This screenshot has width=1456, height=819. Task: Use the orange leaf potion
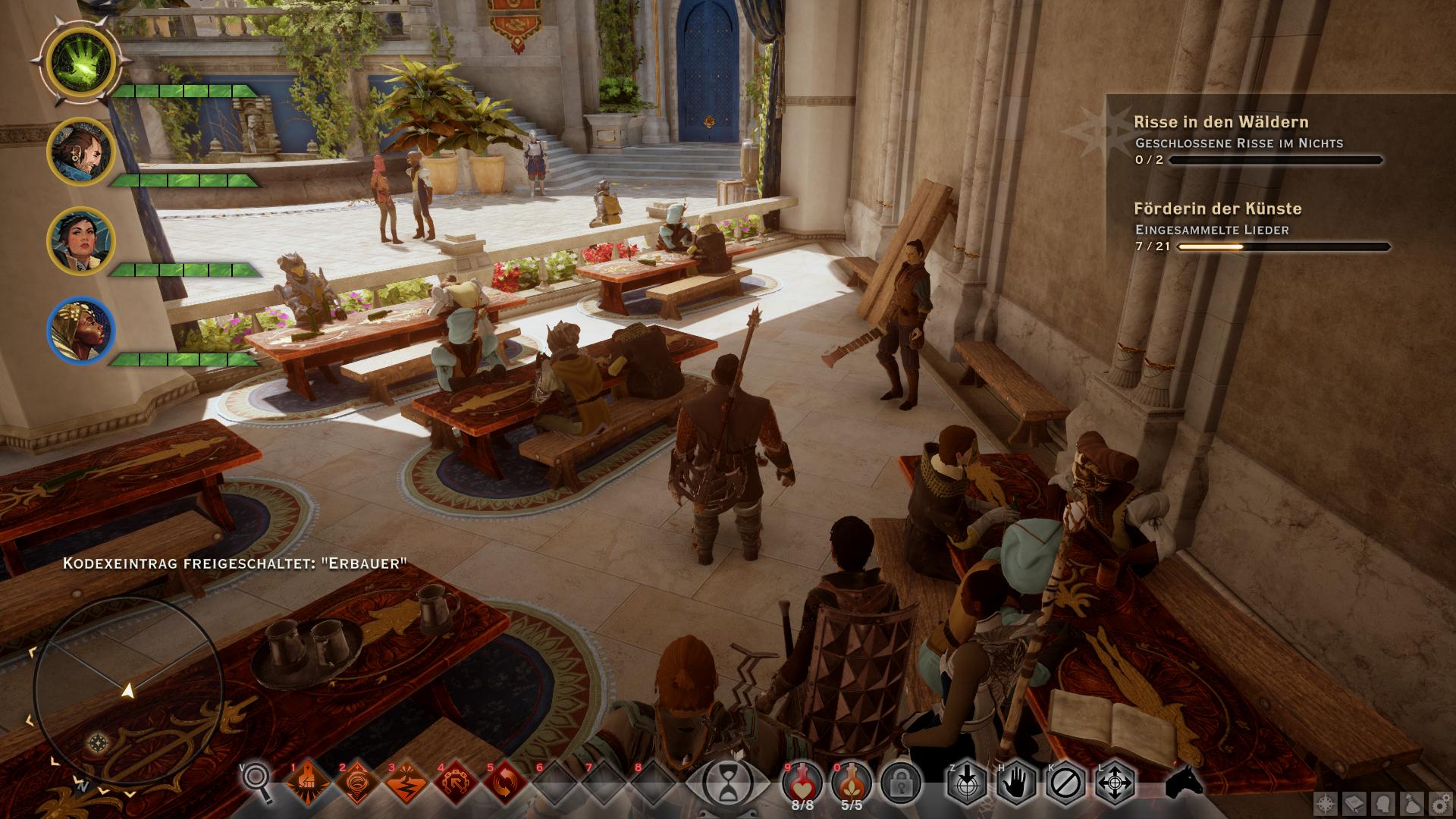tap(852, 781)
